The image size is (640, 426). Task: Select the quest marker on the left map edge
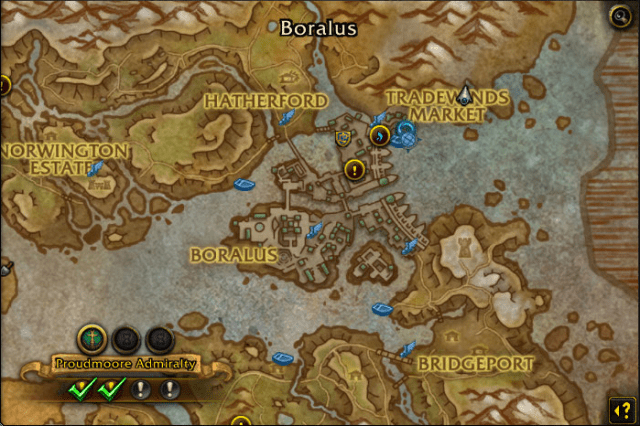pyautogui.click(x=3, y=85)
